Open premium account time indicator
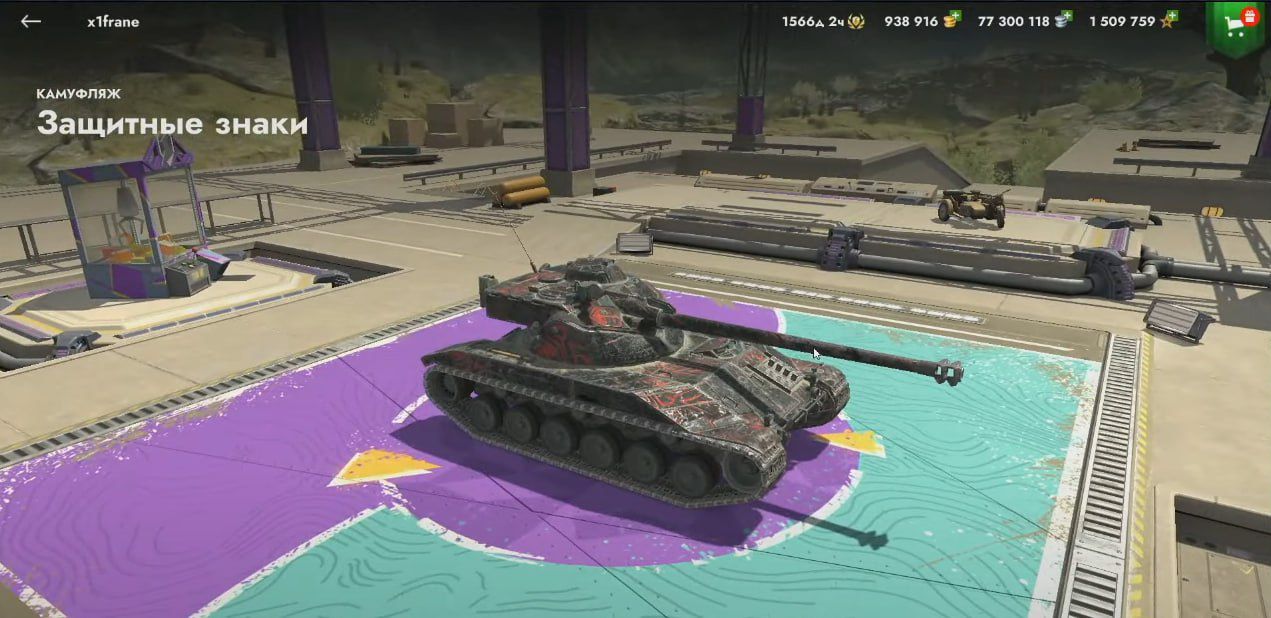The height and width of the screenshot is (618, 1271). pyautogui.click(x=822, y=21)
